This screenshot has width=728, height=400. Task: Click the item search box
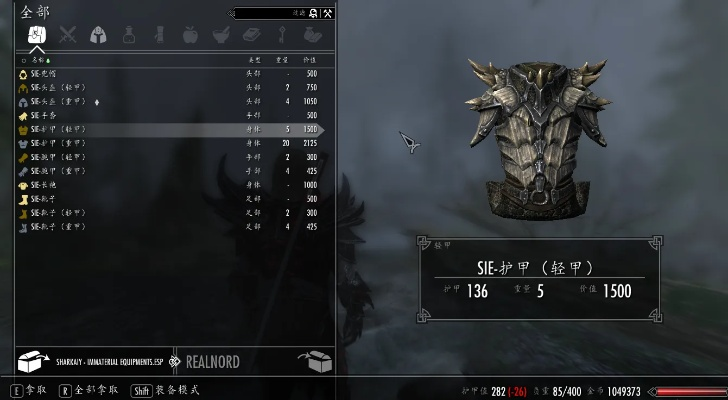[268, 14]
